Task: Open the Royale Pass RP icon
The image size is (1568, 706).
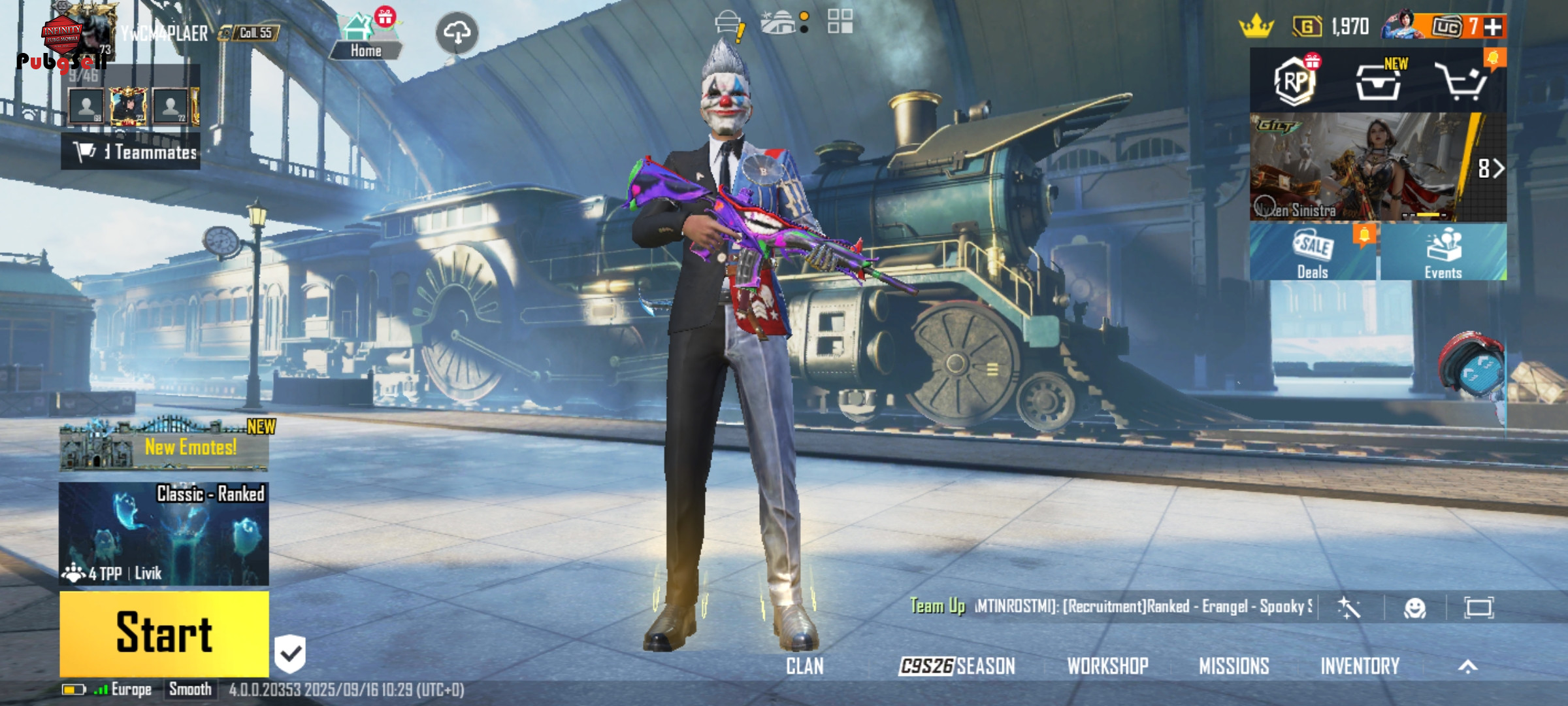Action: click(1295, 82)
